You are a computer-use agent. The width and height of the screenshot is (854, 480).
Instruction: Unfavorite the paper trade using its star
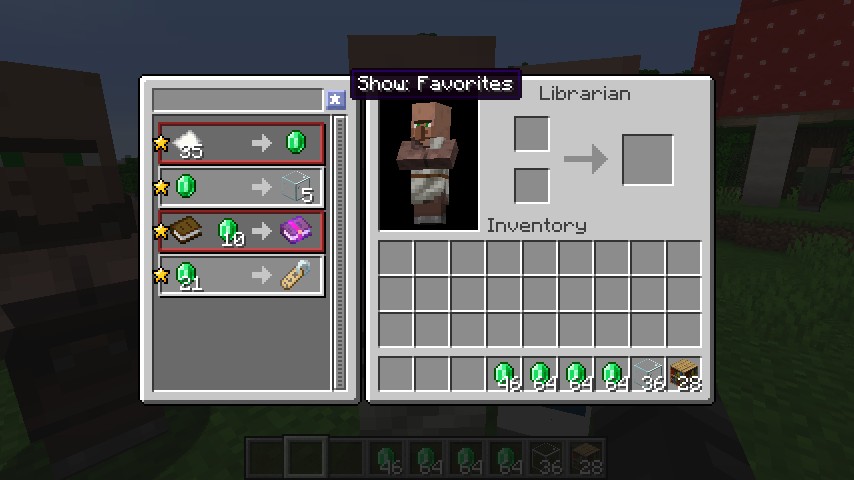click(x=161, y=143)
